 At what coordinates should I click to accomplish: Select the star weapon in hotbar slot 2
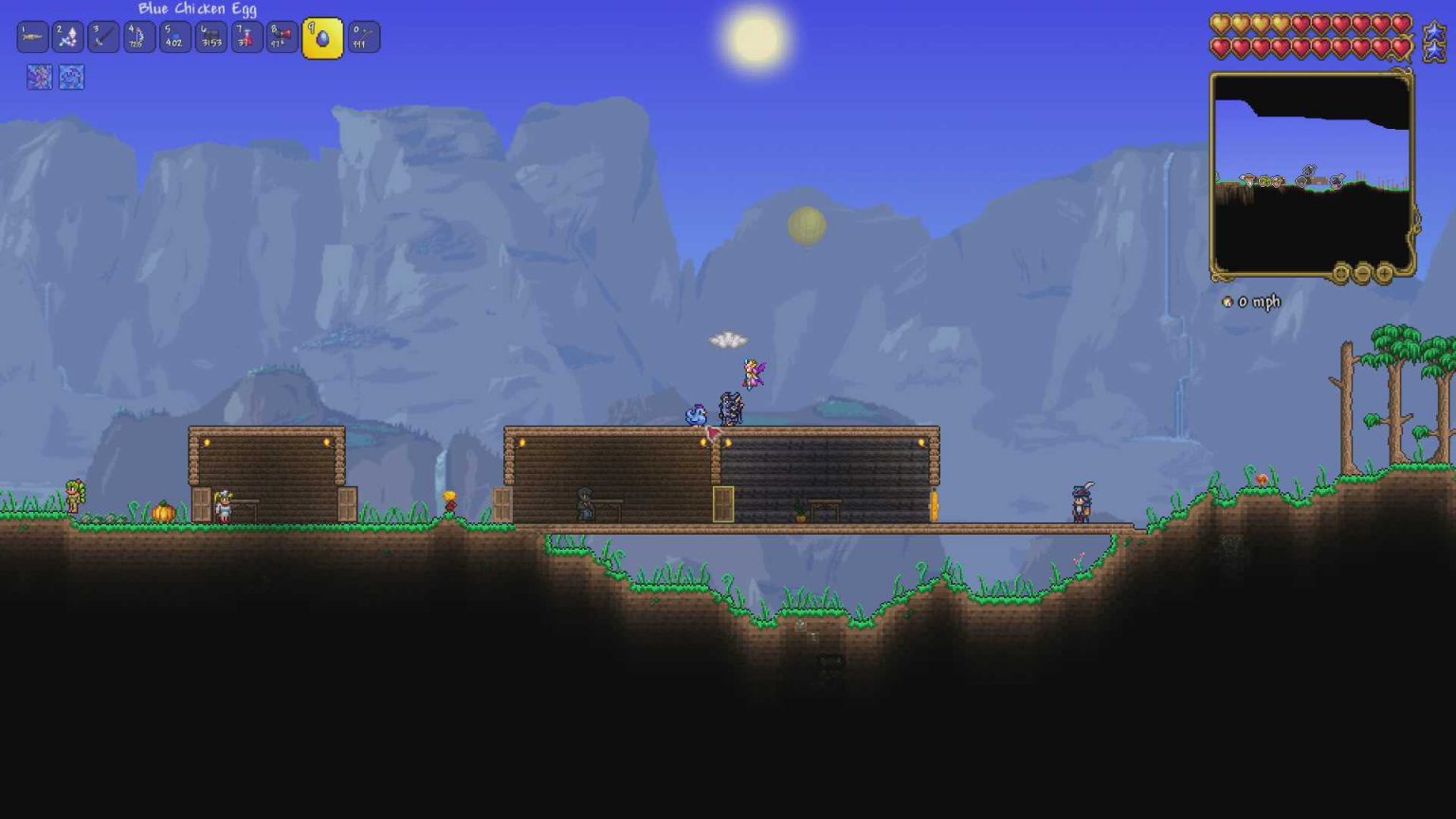pos(67,37)
